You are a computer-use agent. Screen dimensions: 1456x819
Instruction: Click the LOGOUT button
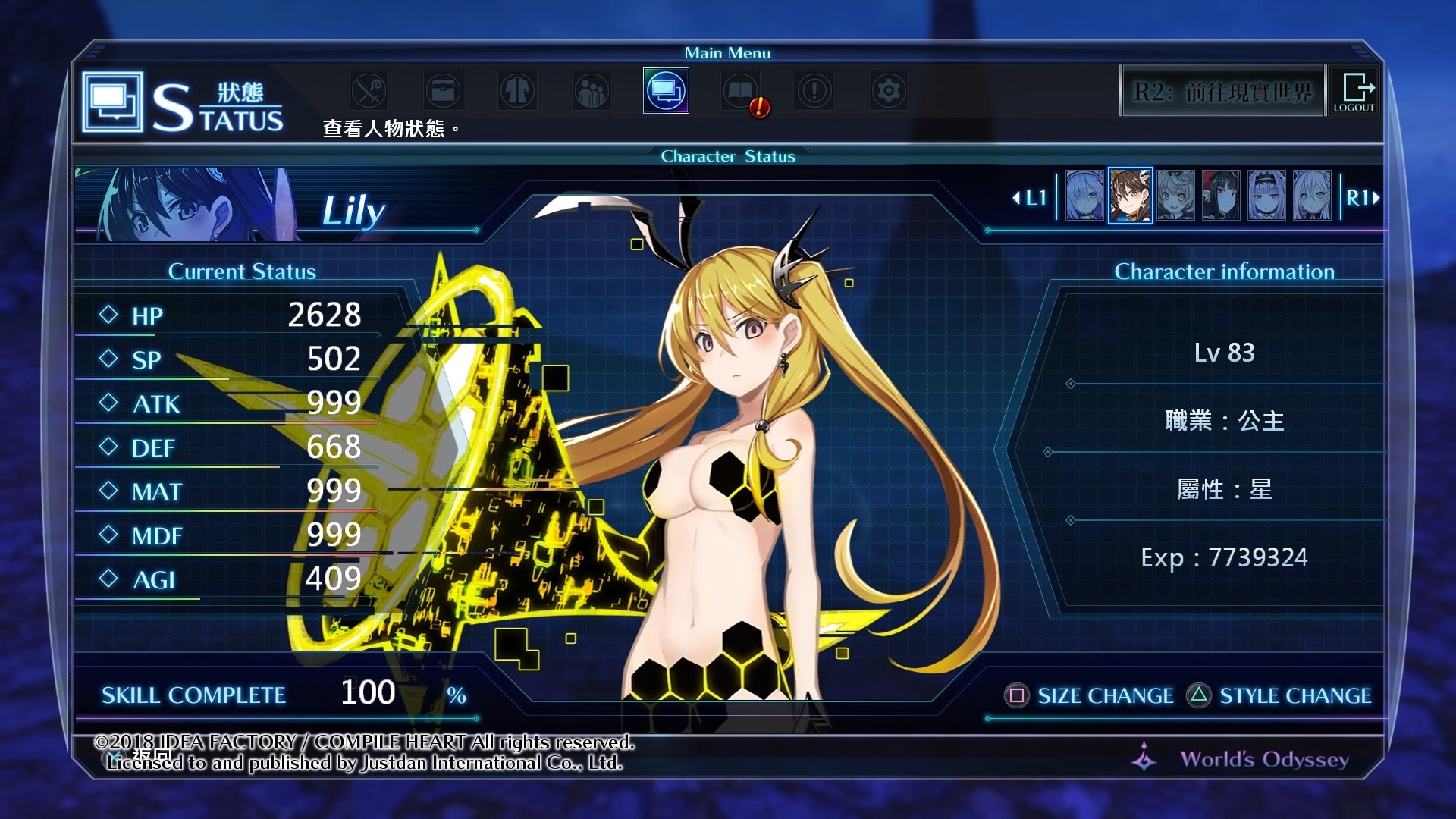coord(1354,91)
